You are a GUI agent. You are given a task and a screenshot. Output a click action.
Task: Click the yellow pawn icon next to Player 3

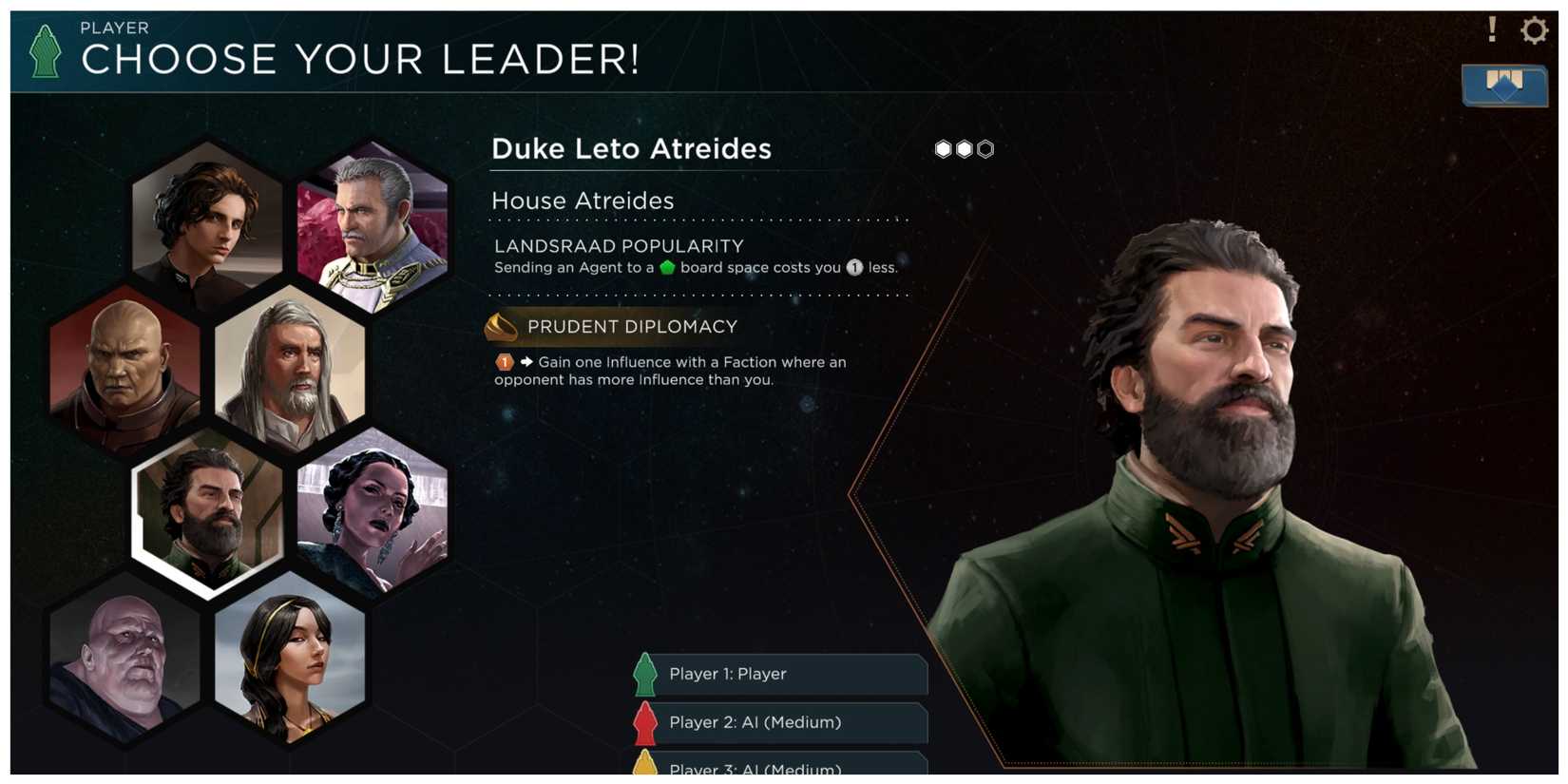point(646,766)
